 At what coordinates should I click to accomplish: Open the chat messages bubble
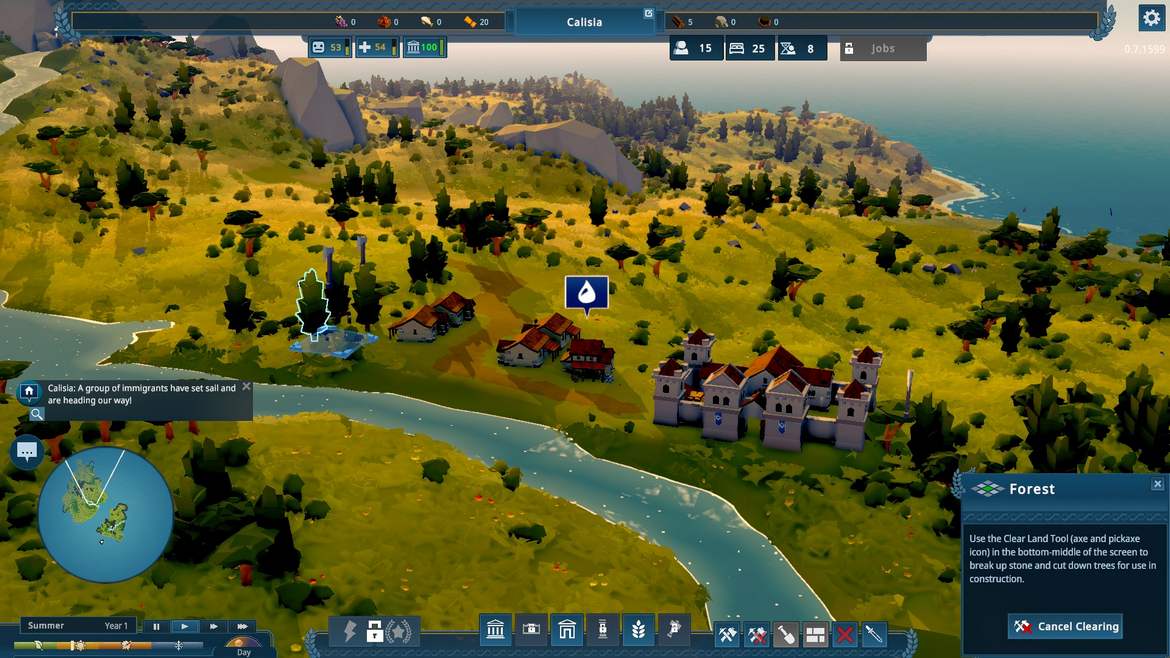pyautogui.click(x=27, y=452)
